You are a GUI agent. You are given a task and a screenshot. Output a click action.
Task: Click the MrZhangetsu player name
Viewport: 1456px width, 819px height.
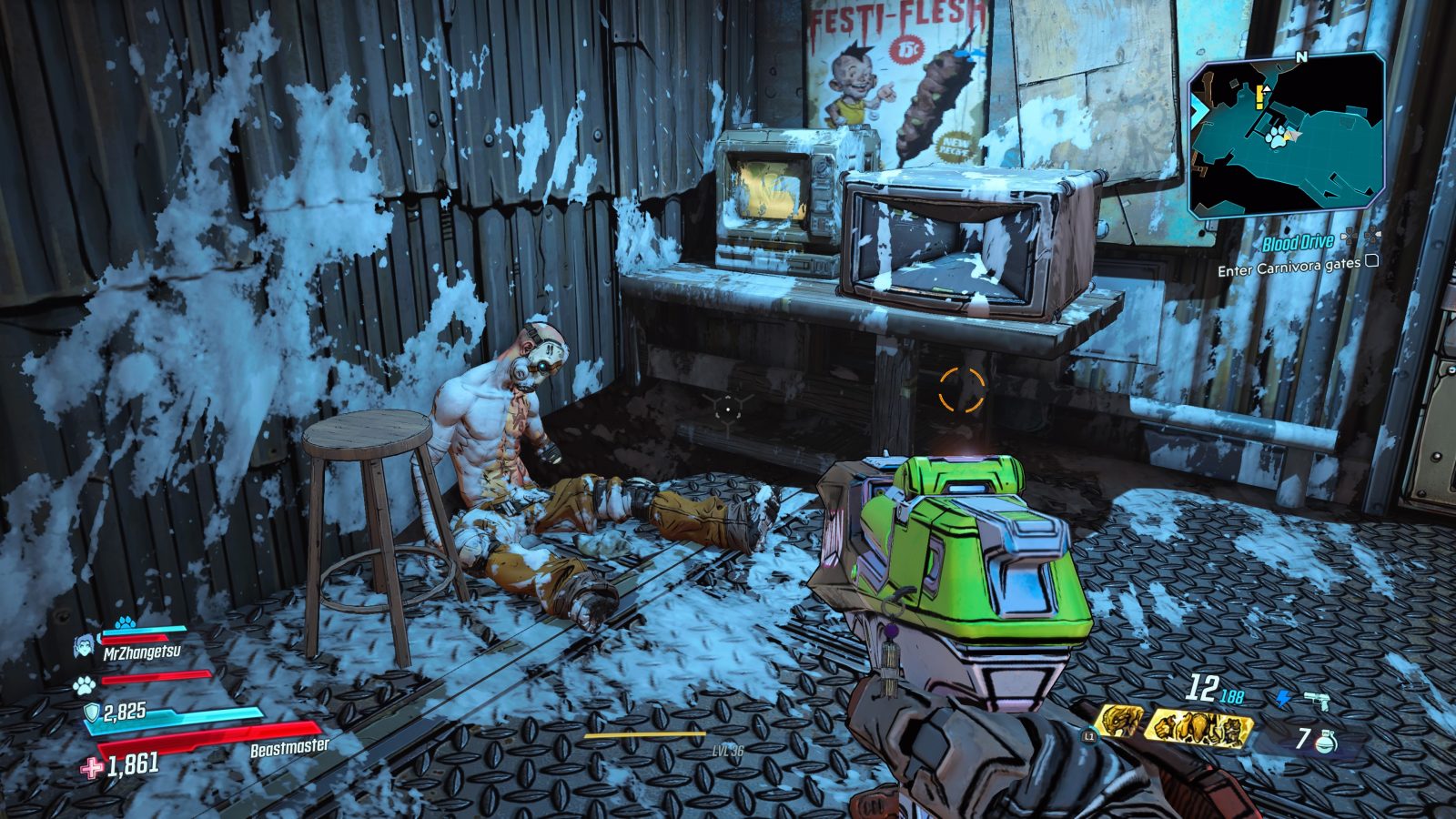[x=142, y=651]
